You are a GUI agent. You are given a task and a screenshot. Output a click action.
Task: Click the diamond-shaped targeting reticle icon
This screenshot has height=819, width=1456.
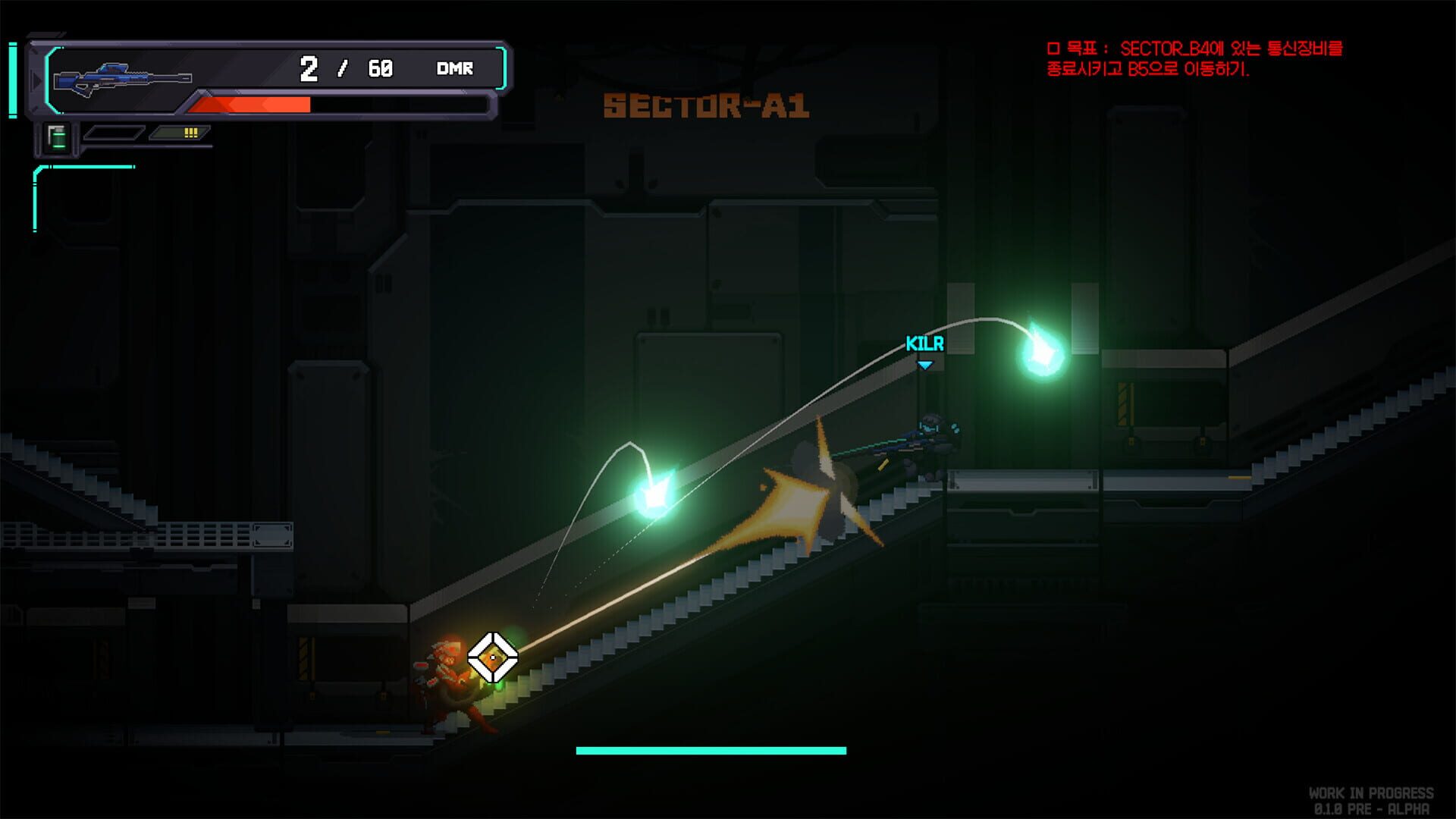[493, 656]
